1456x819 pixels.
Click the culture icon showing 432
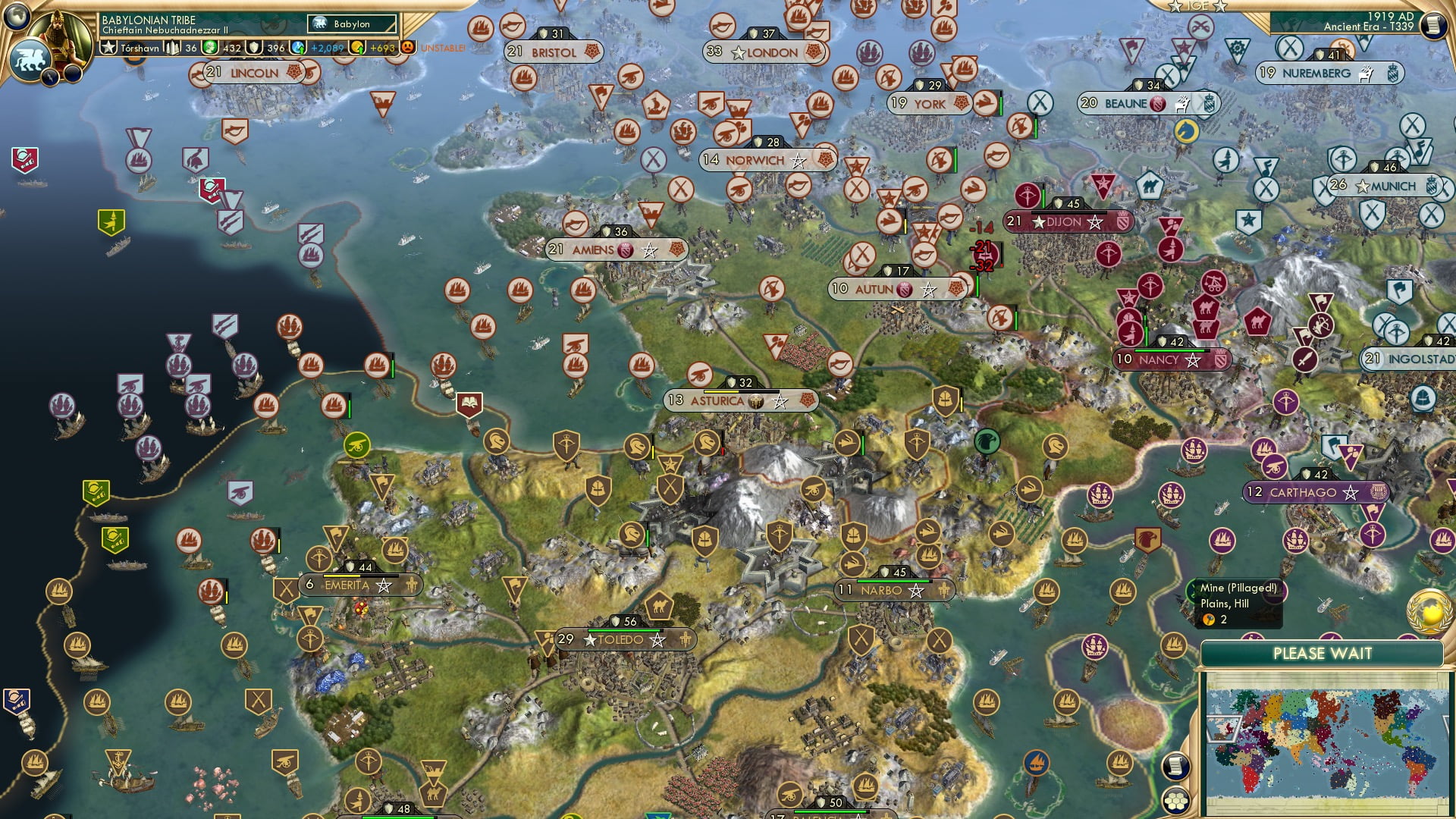coord(210,49)
